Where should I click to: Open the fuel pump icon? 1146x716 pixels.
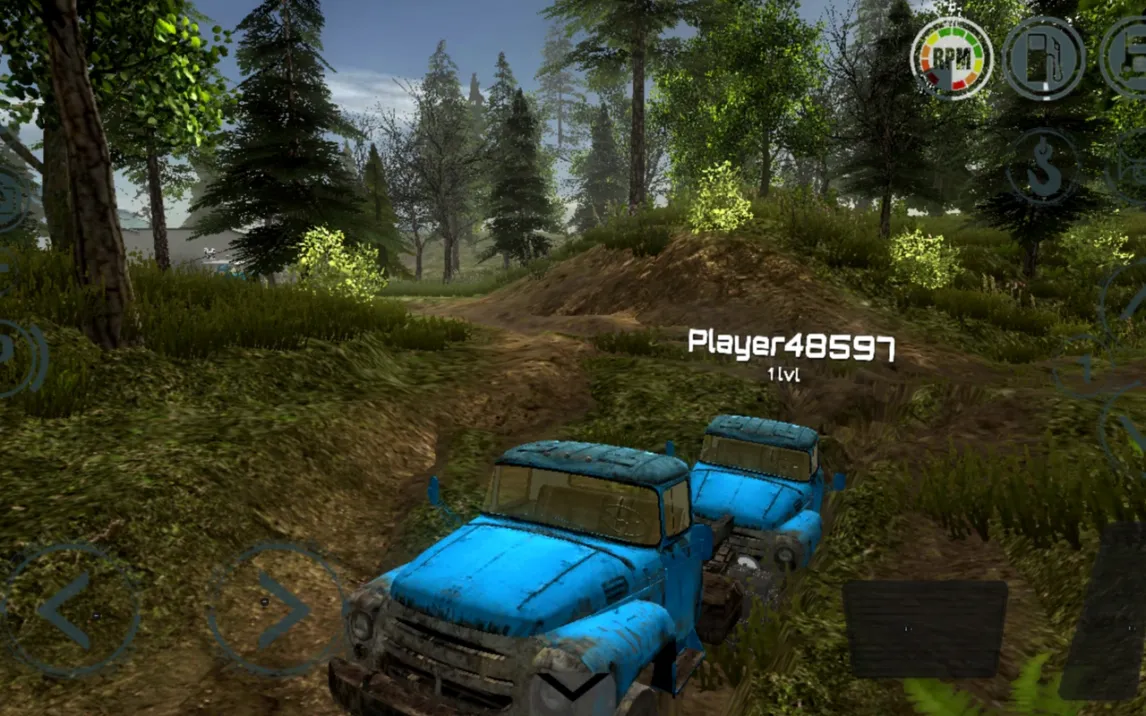[x=1043, y=58]
